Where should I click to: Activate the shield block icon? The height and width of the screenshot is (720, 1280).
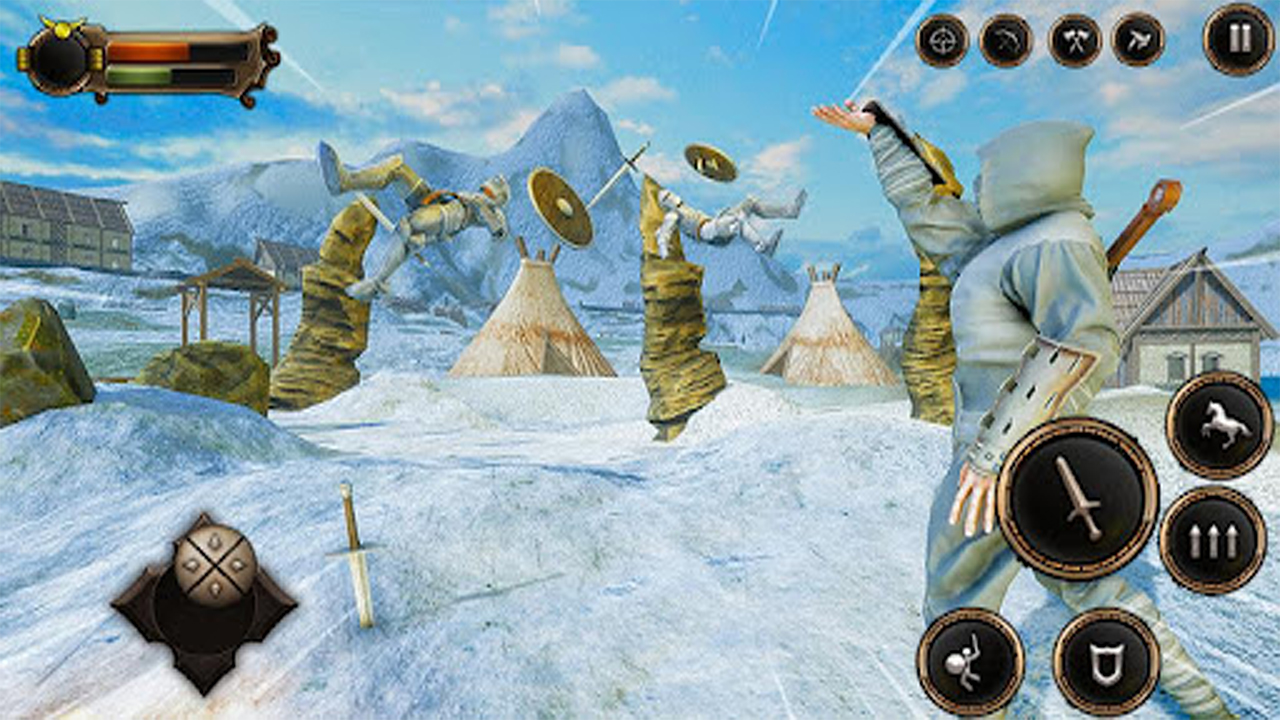(1106, 658)
